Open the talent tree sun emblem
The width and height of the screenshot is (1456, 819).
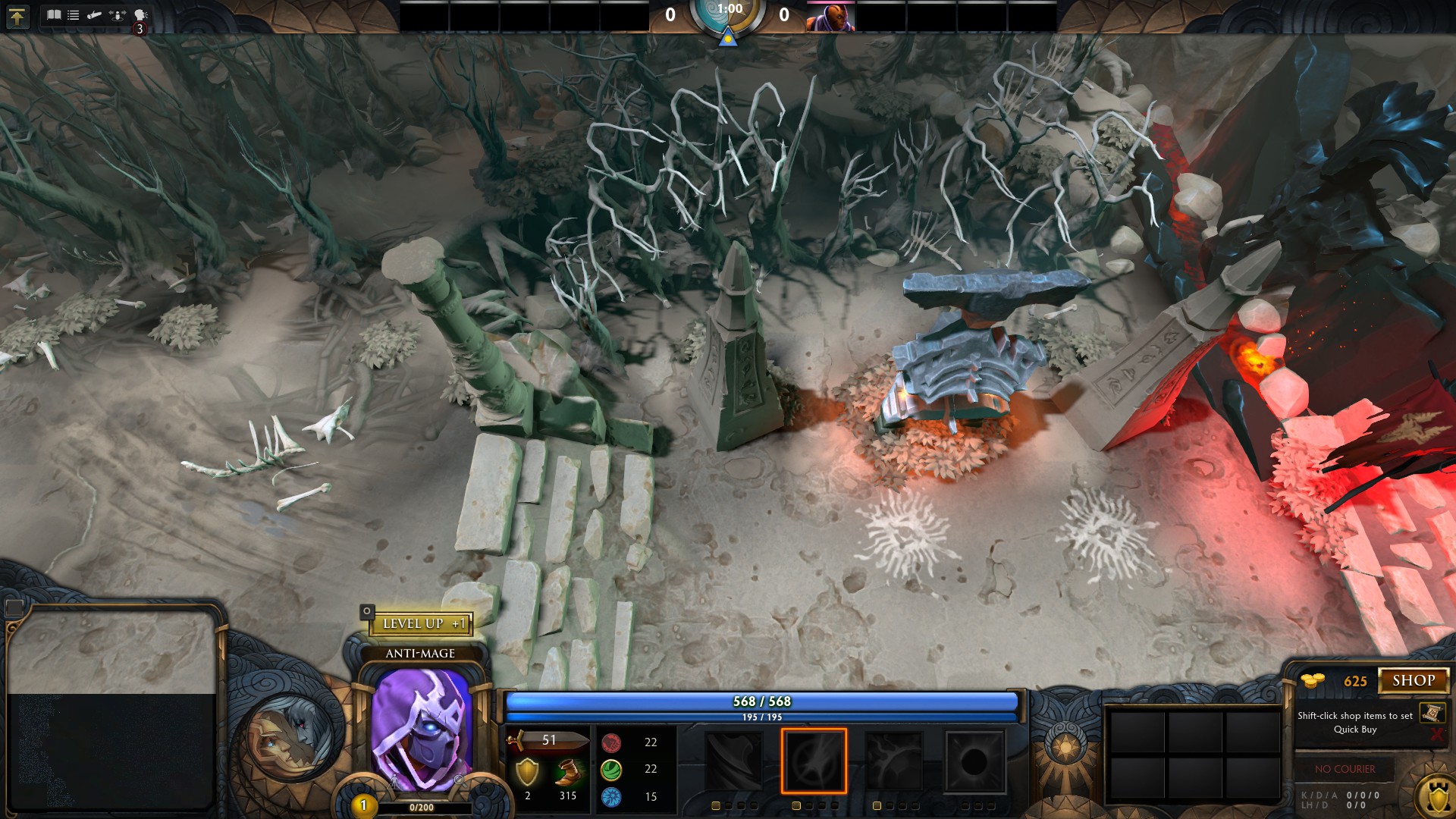tap(1065, 748)
